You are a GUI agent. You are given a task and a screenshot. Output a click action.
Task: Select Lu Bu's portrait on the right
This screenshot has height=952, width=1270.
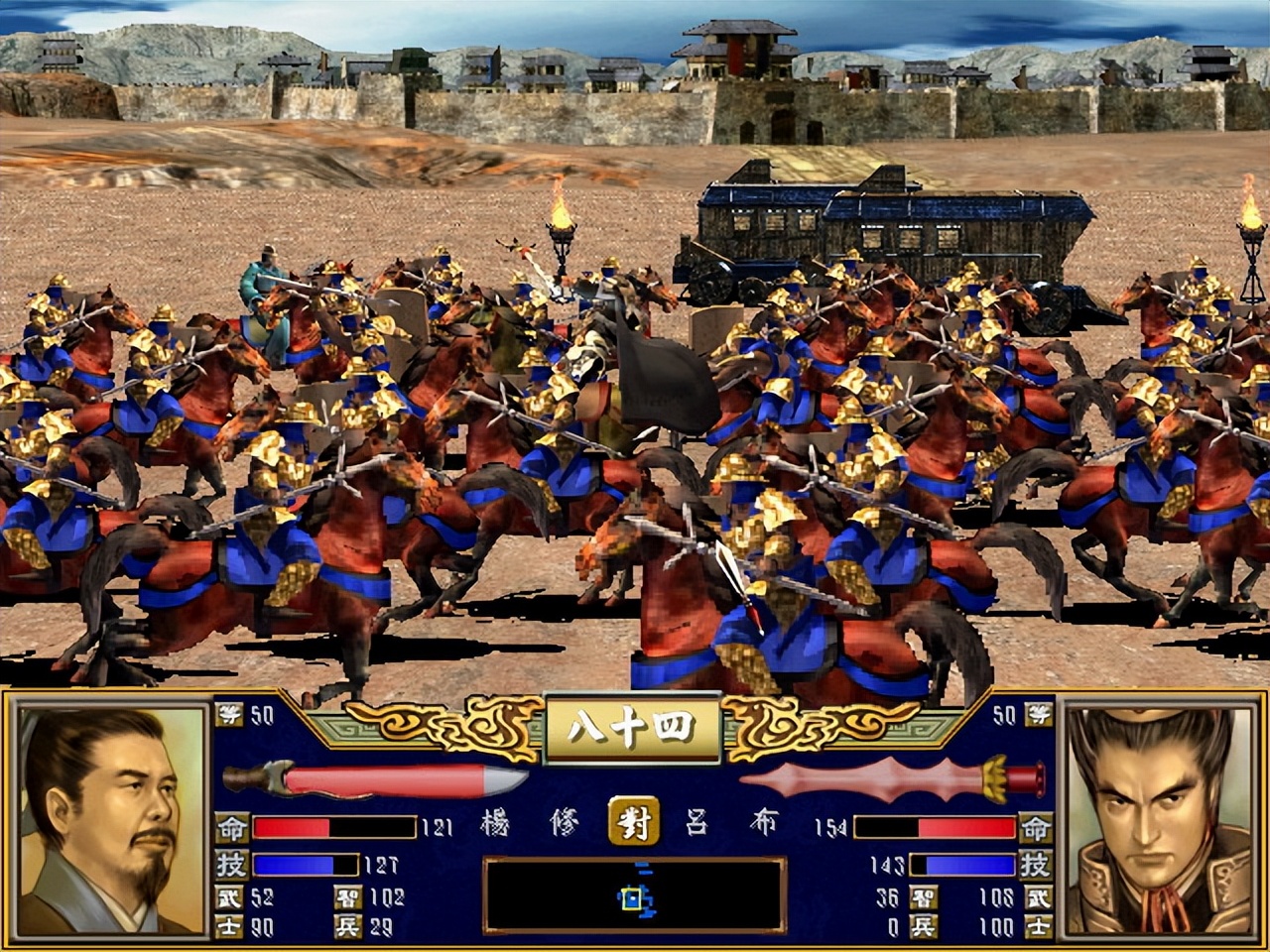pos(1159,821)
